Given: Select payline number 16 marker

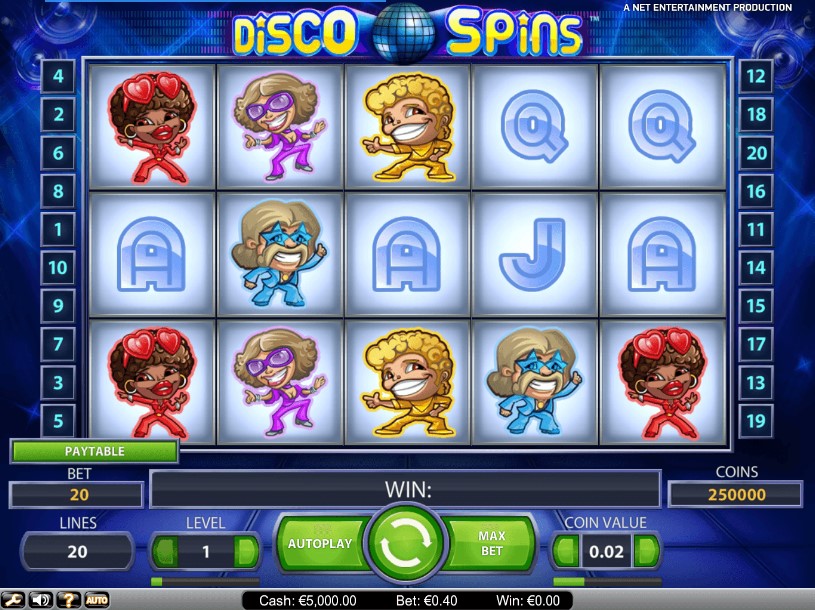Looking at the screenshot, I should (756, 191).
